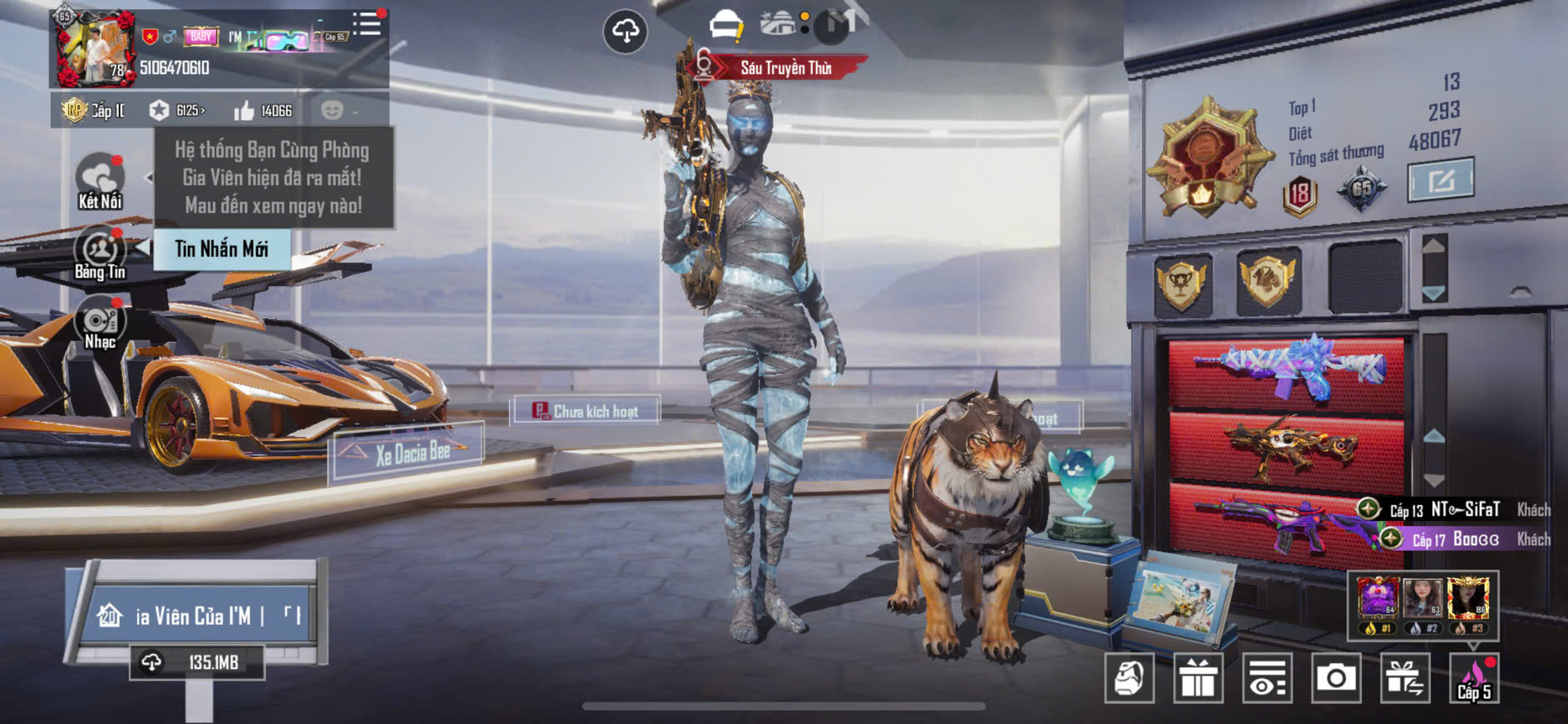Image resolution: width=1568 pixels, height=724 pixels.
Task: Open the Kết Nối connection menu
Action: point(100,181)
